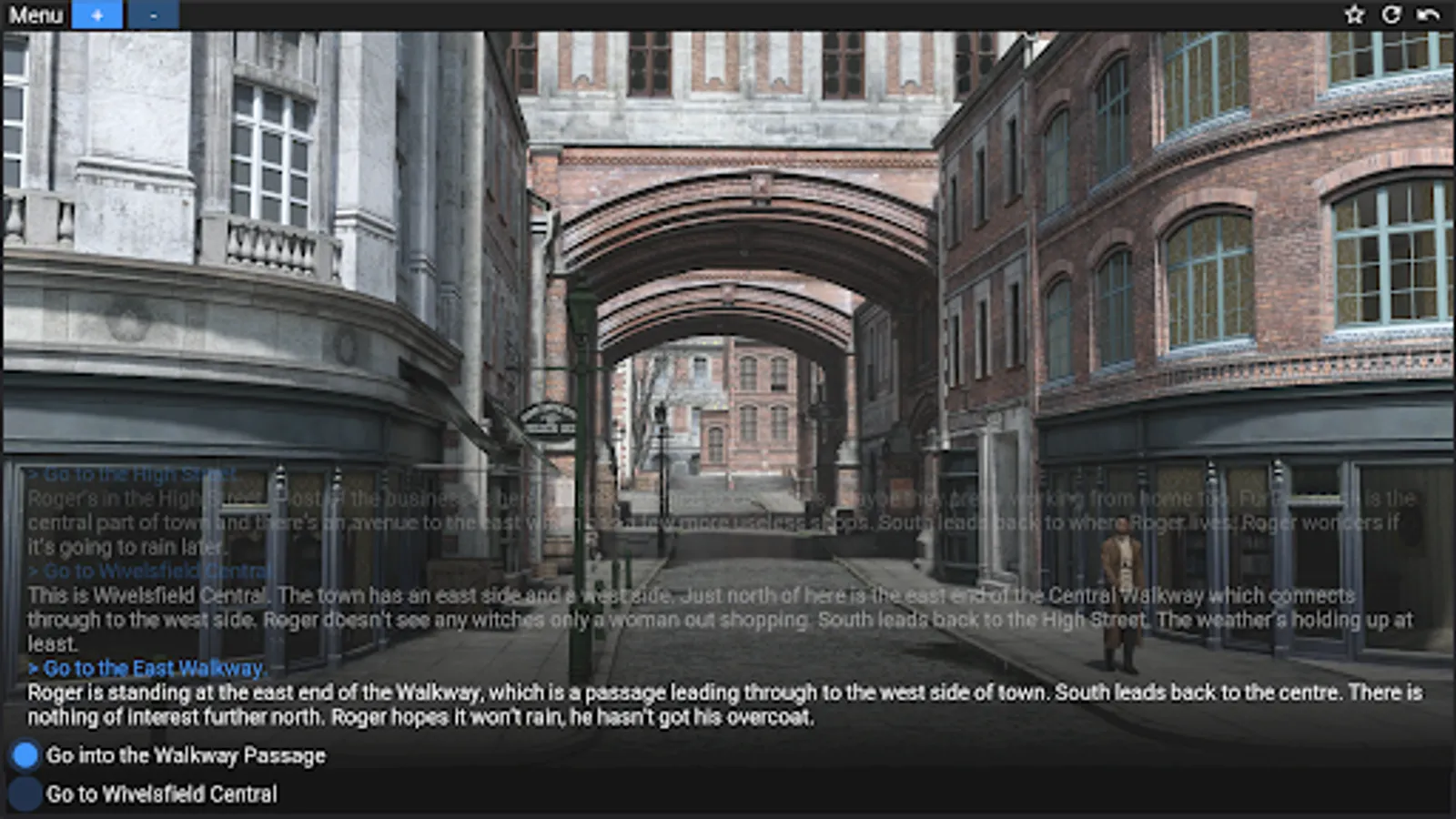1456x819 pixels.
Task: Click the earlier "Go to Wivelsfield Central" link
Action: pos(150,570)
